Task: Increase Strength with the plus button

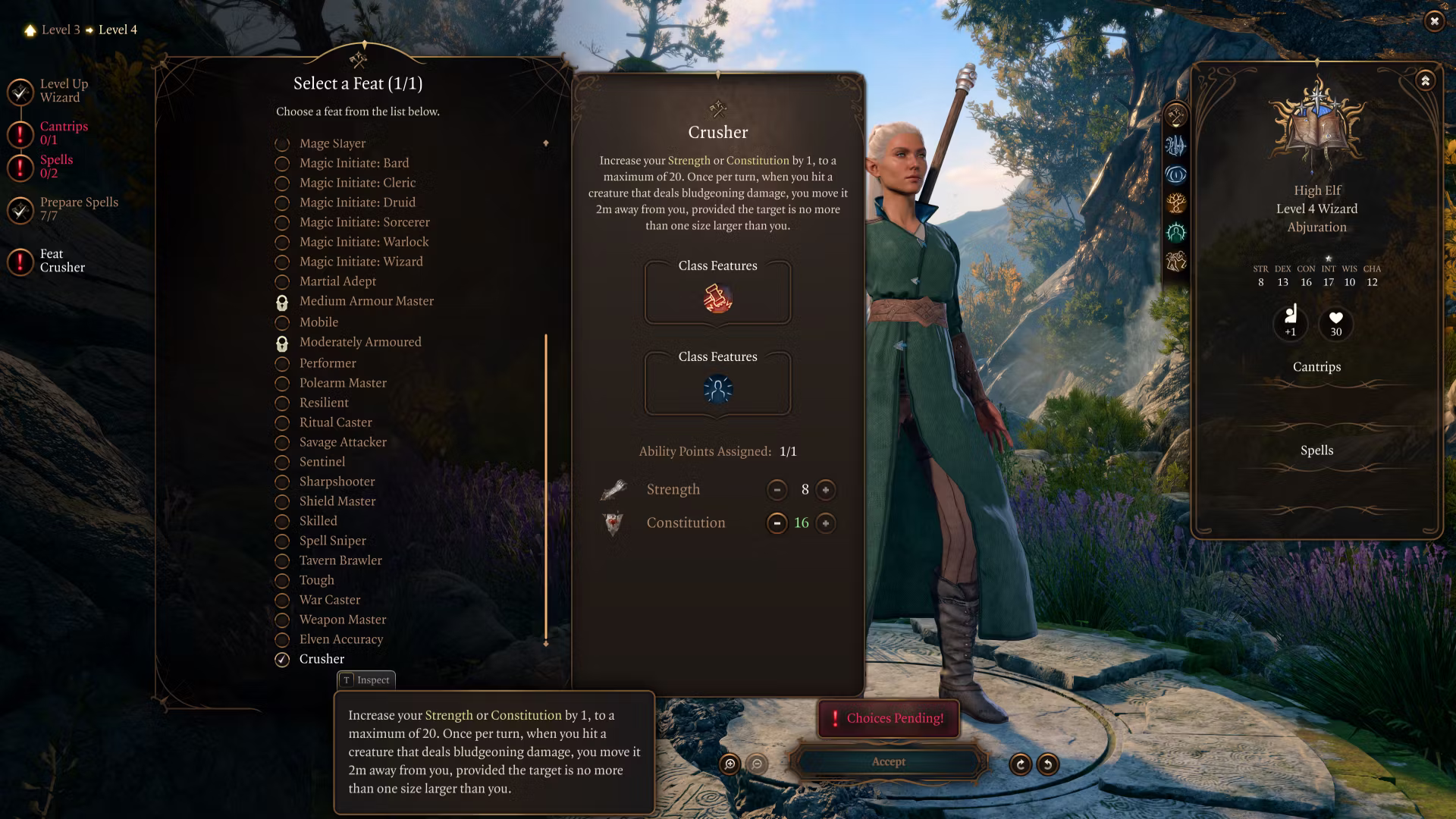Action: pyautogui.click(x=825, y=490)
